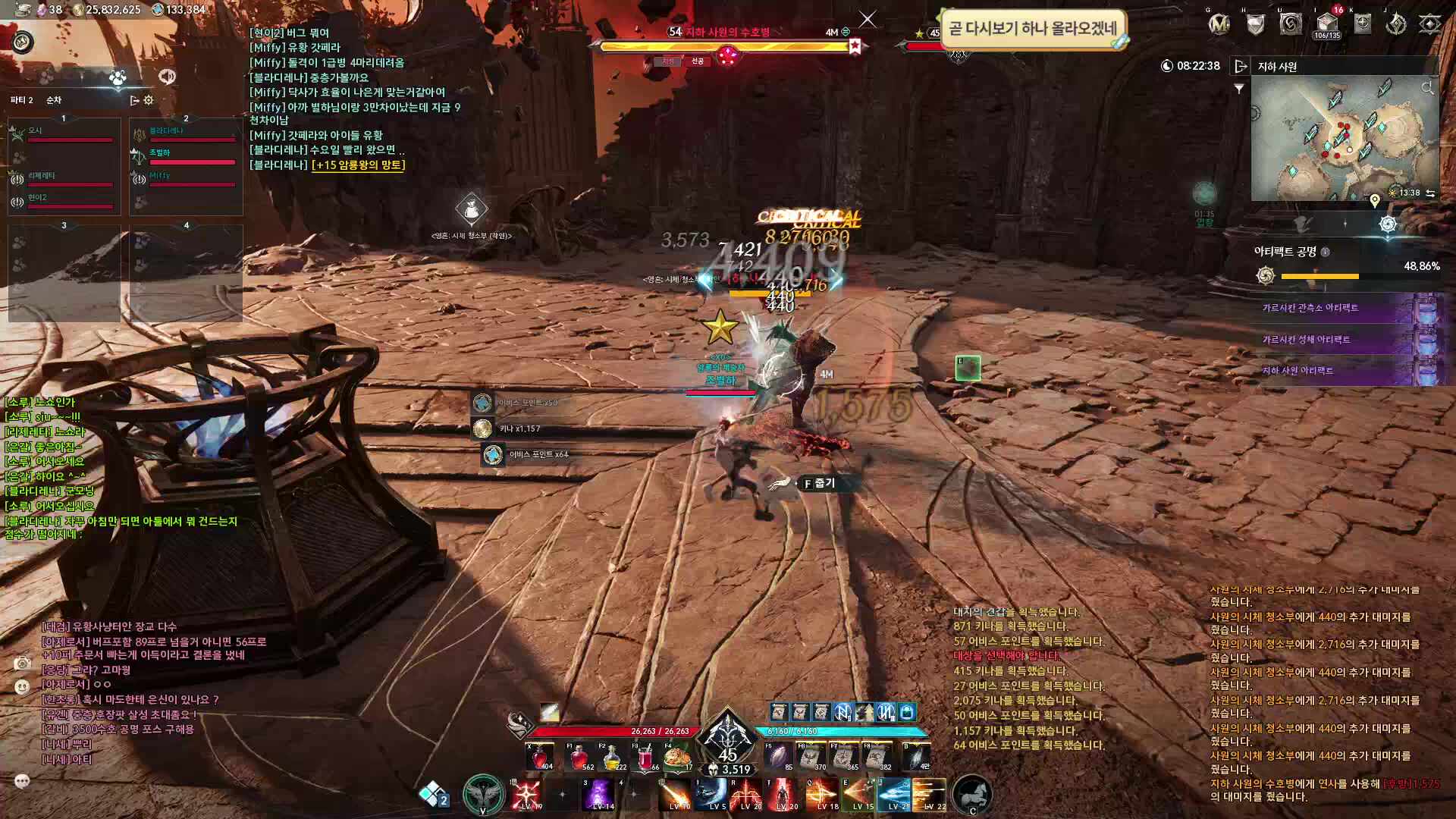Open the inventory bag showing 106/135
The image size is (1456, 819).
pos(1326,24)
